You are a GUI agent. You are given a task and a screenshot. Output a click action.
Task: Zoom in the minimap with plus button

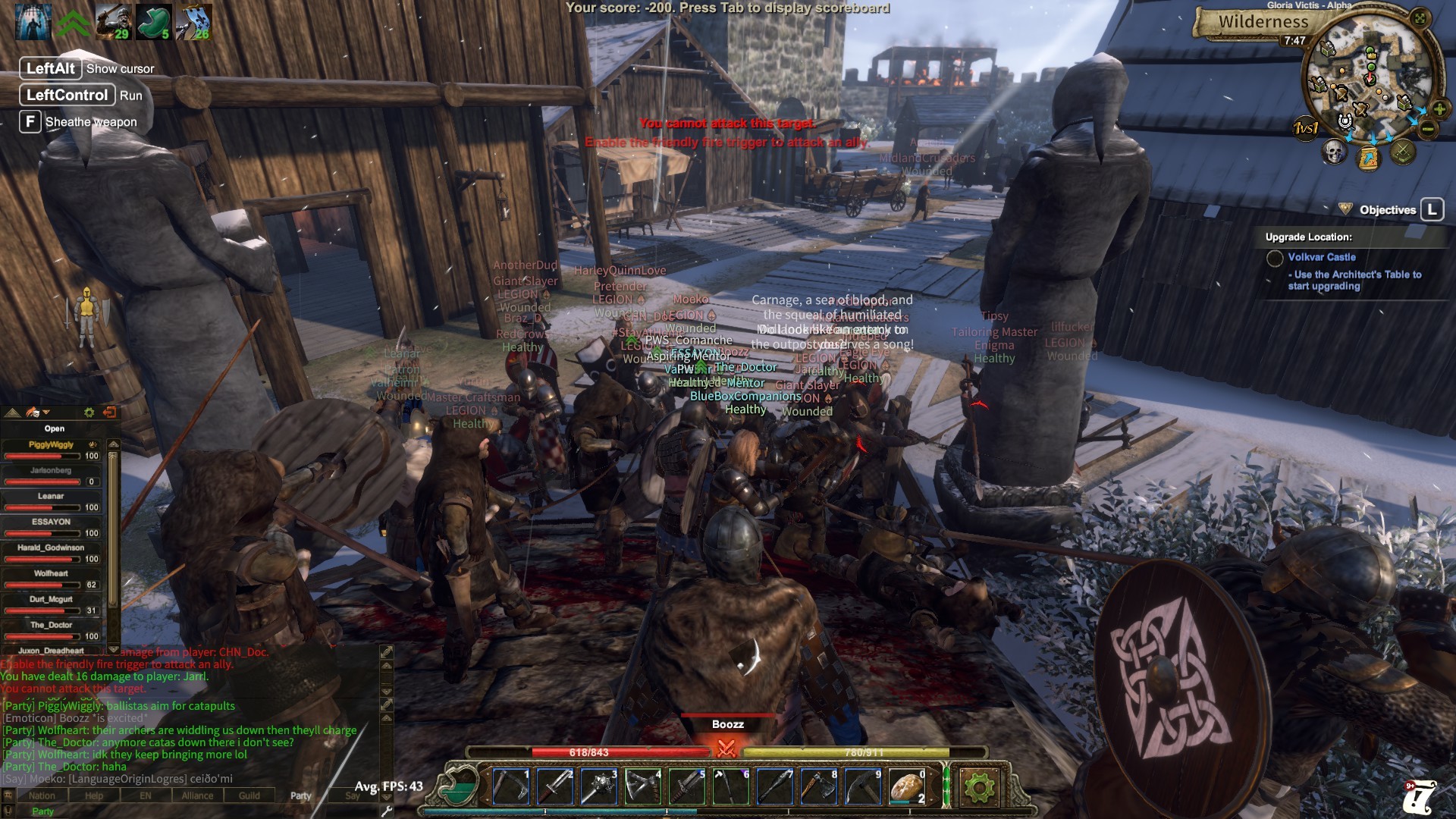tap(1439, 110)
